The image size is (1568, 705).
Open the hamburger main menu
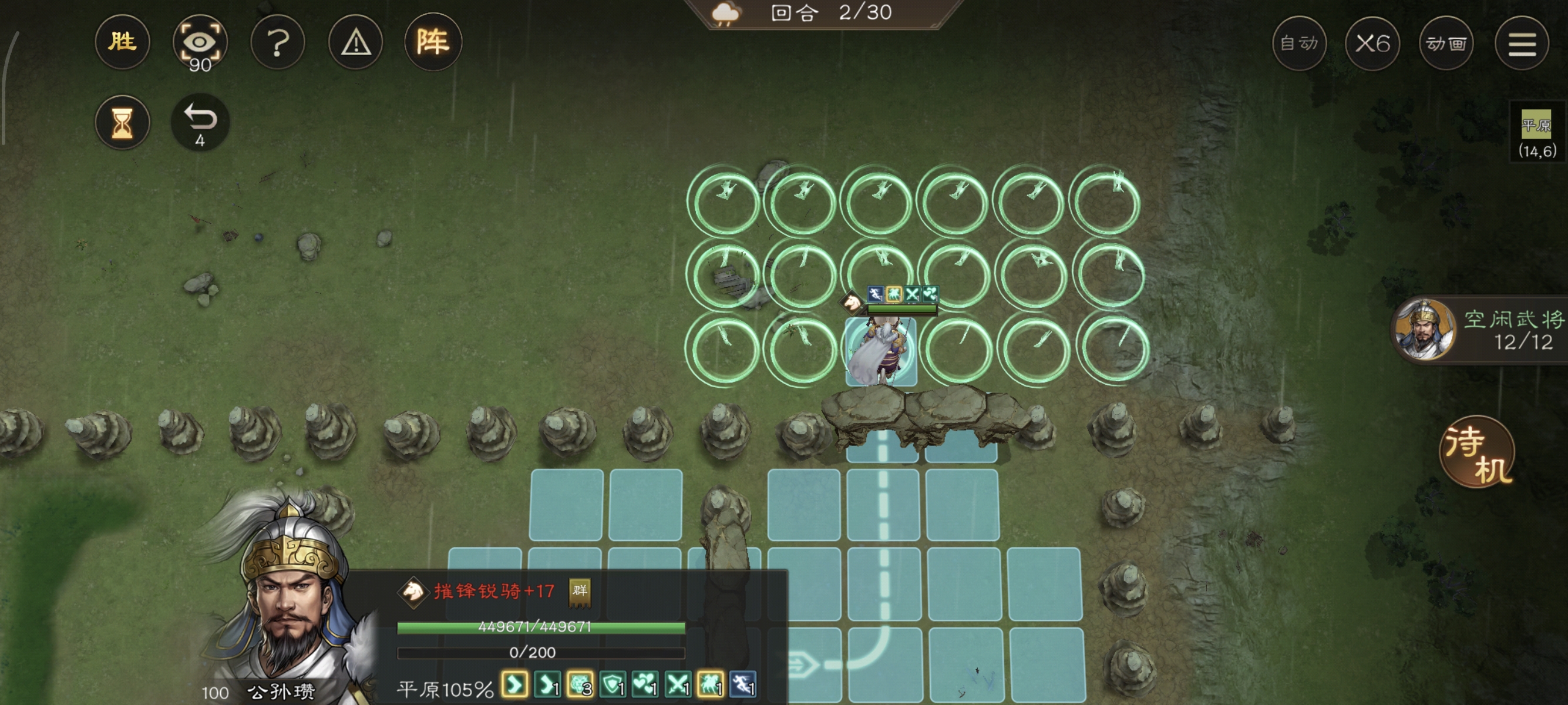[1521, 43]
